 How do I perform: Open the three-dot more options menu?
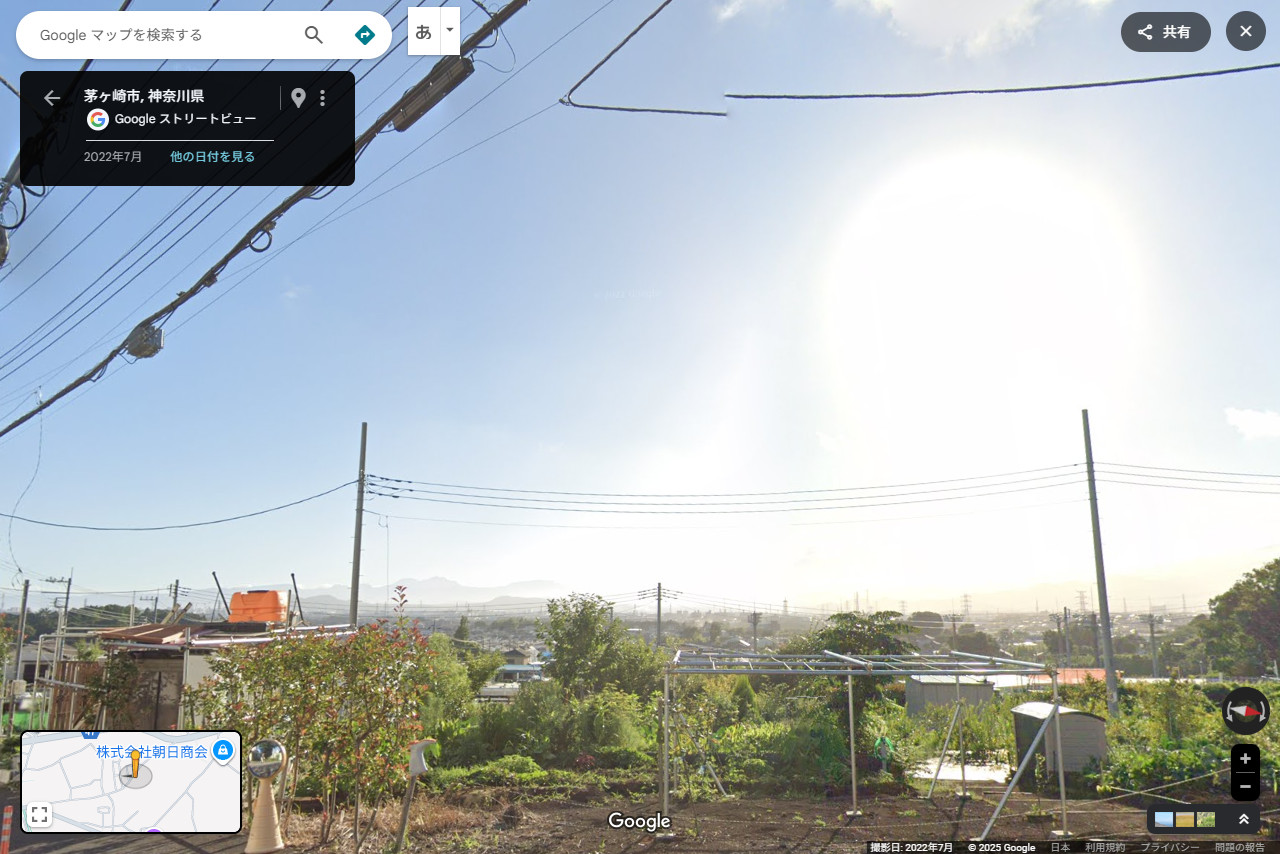tap(322, 98)
